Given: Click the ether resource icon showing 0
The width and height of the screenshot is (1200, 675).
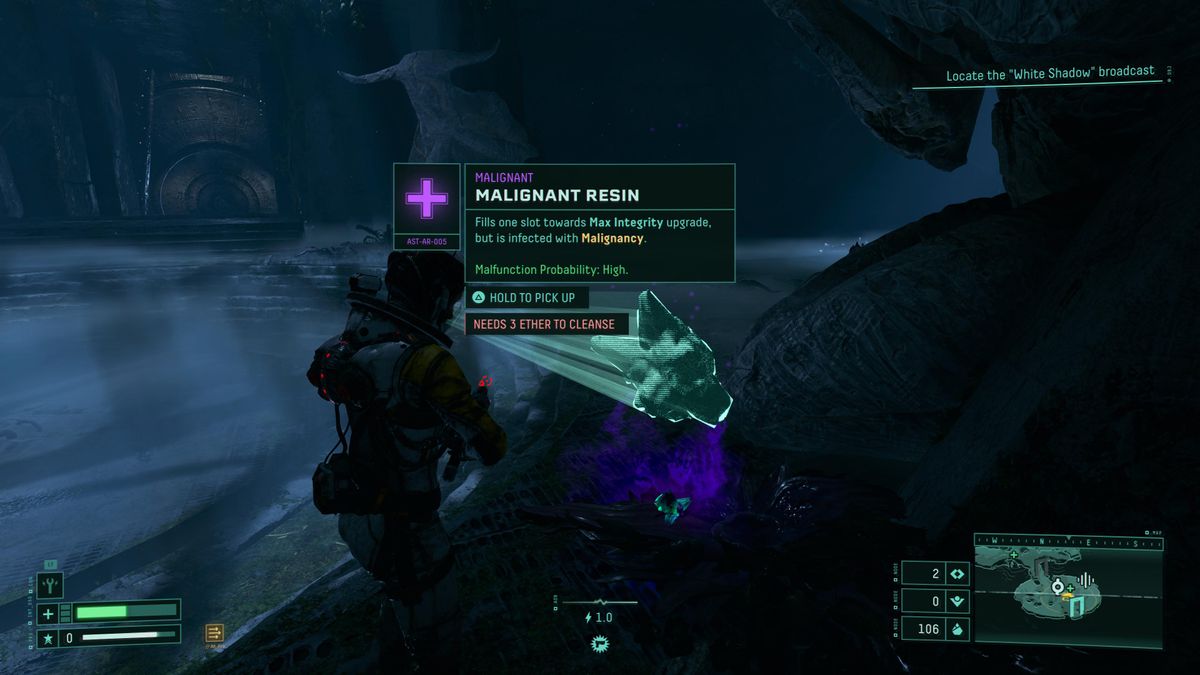Looking at the screenshot, I should pyautogui.click(x=957, y=601).
